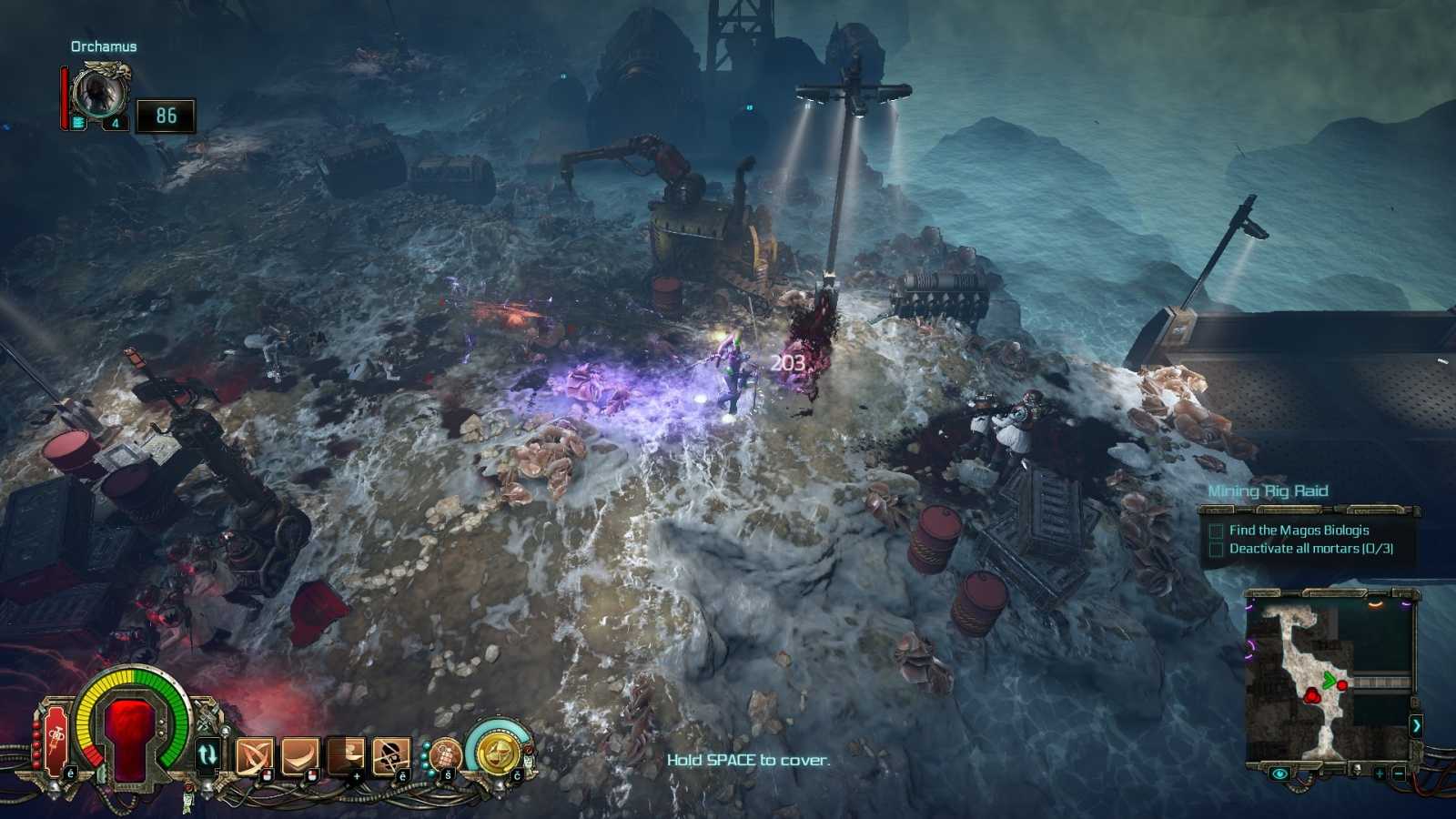Screen dimensions: 1456x819
Task: Activate the crossed slashes attack skill
Action: pos(254,755)
